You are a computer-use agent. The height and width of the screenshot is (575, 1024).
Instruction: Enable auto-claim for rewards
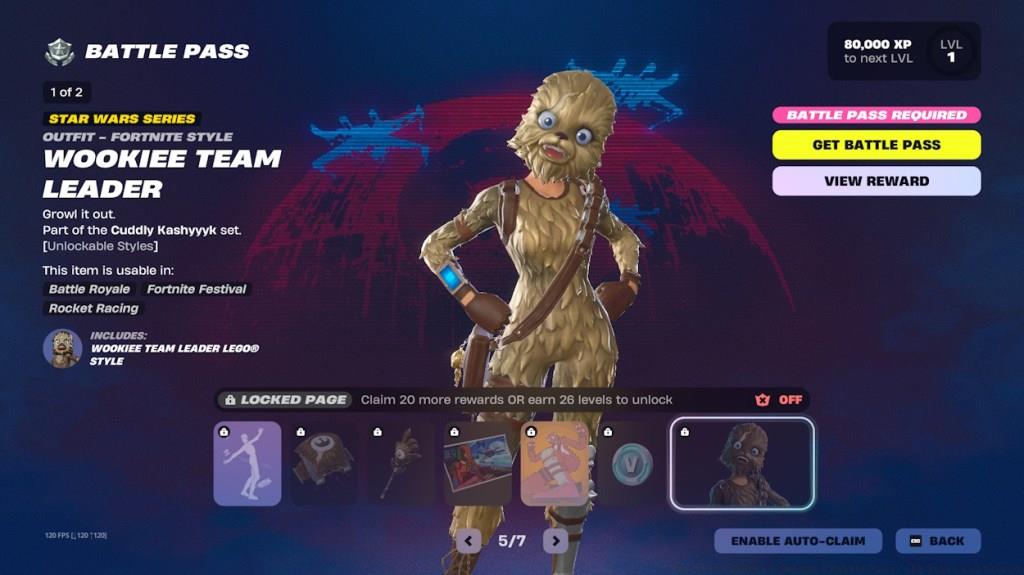[x=797, y=541]
